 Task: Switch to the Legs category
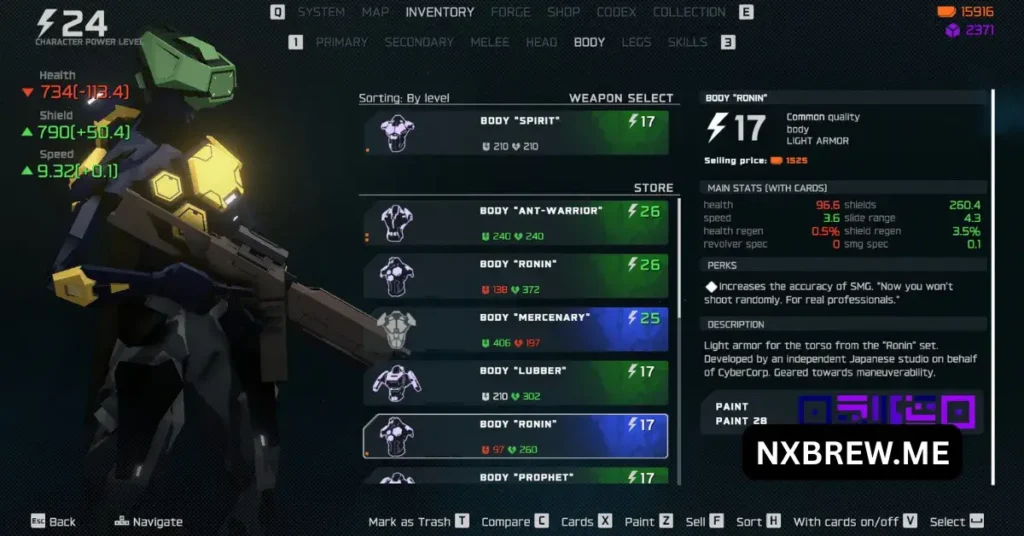636,42
